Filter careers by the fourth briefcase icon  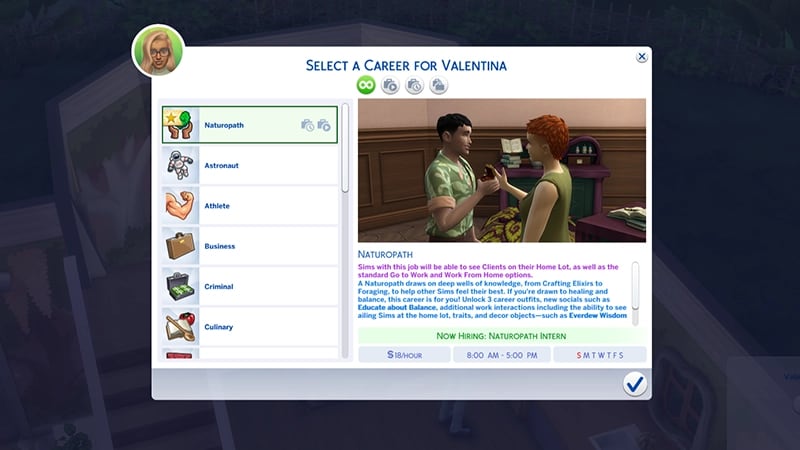438,86
